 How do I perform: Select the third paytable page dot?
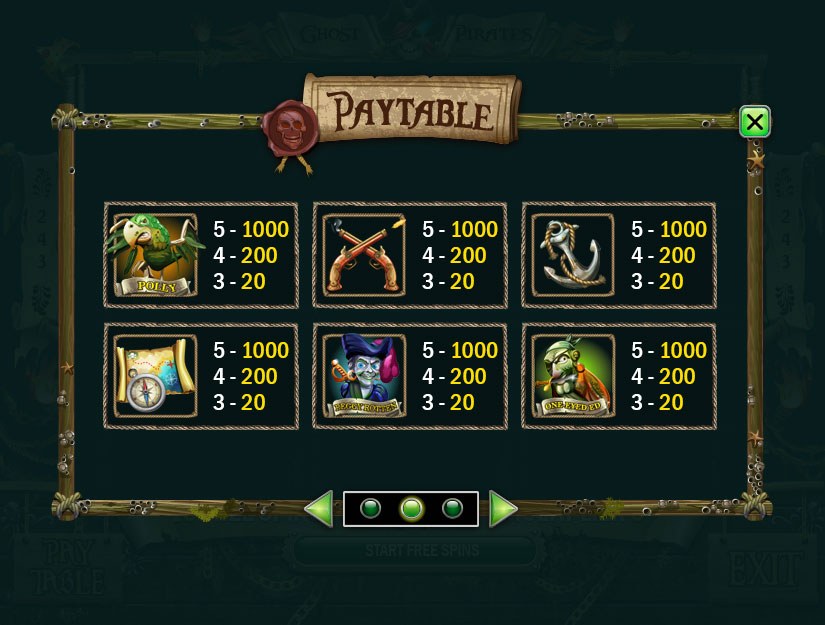click(x=452, y=509)
